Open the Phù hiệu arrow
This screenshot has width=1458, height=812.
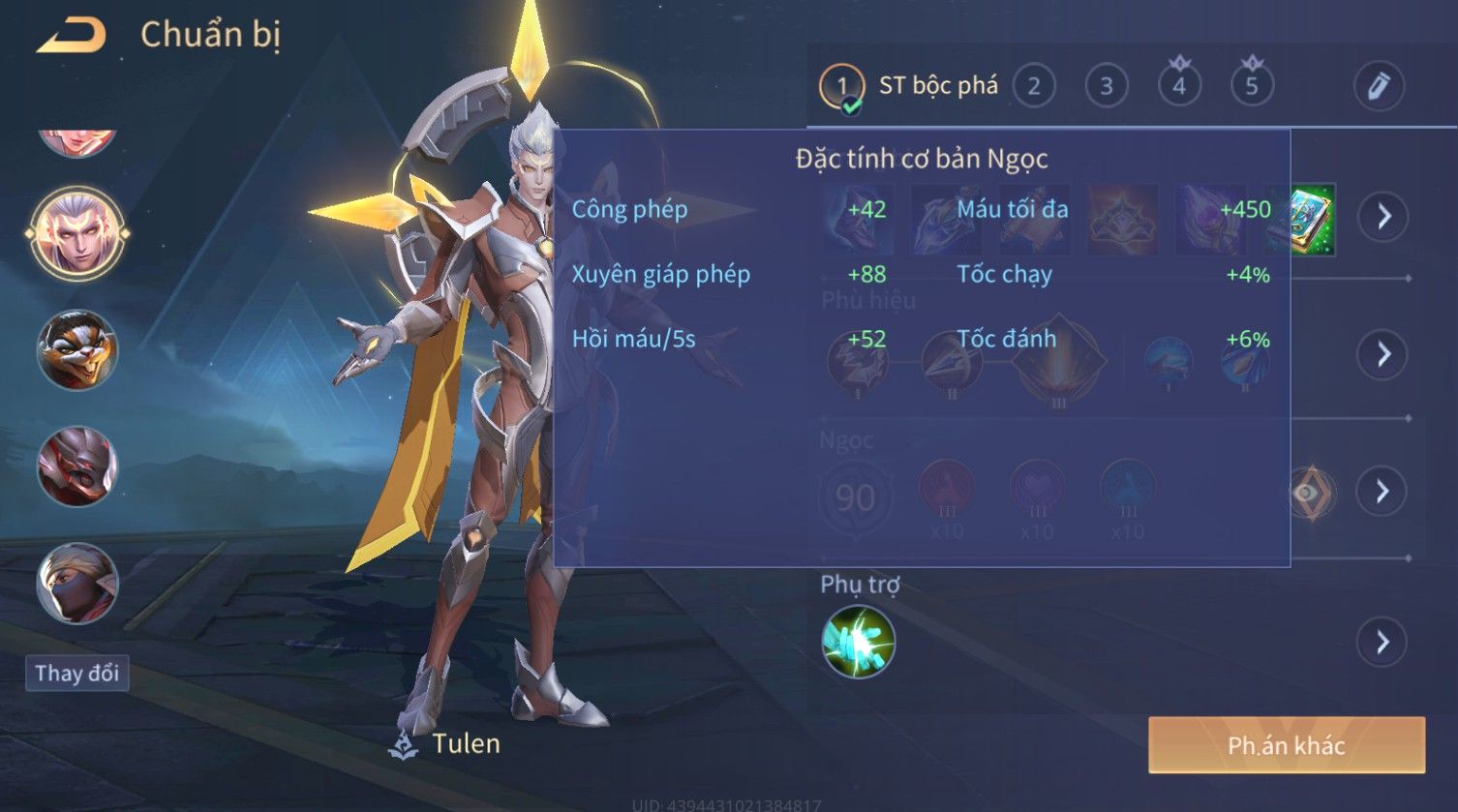(1382, 354)
